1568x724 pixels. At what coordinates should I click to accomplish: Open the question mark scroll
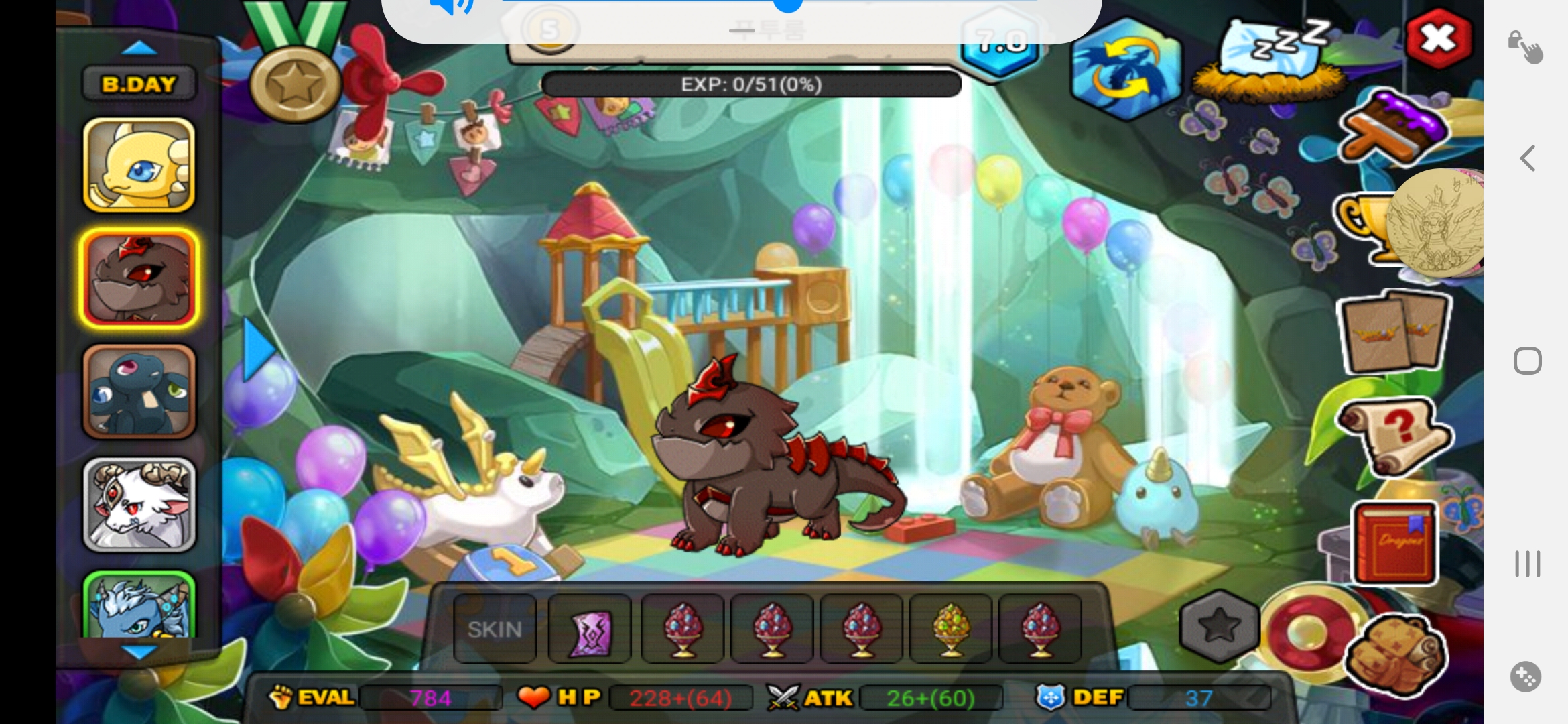1394,434
